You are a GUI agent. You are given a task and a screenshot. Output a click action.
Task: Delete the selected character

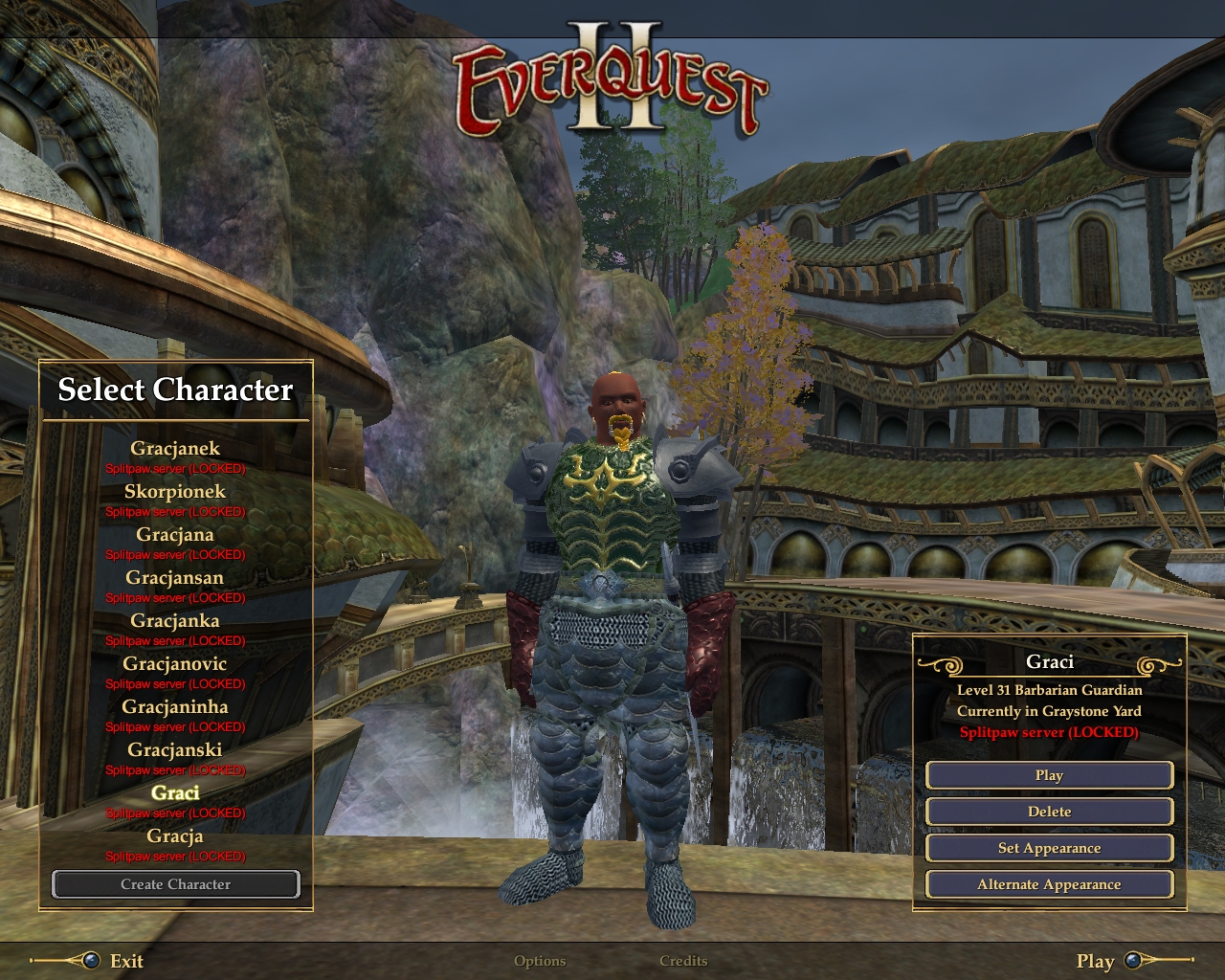[1049, 812]
